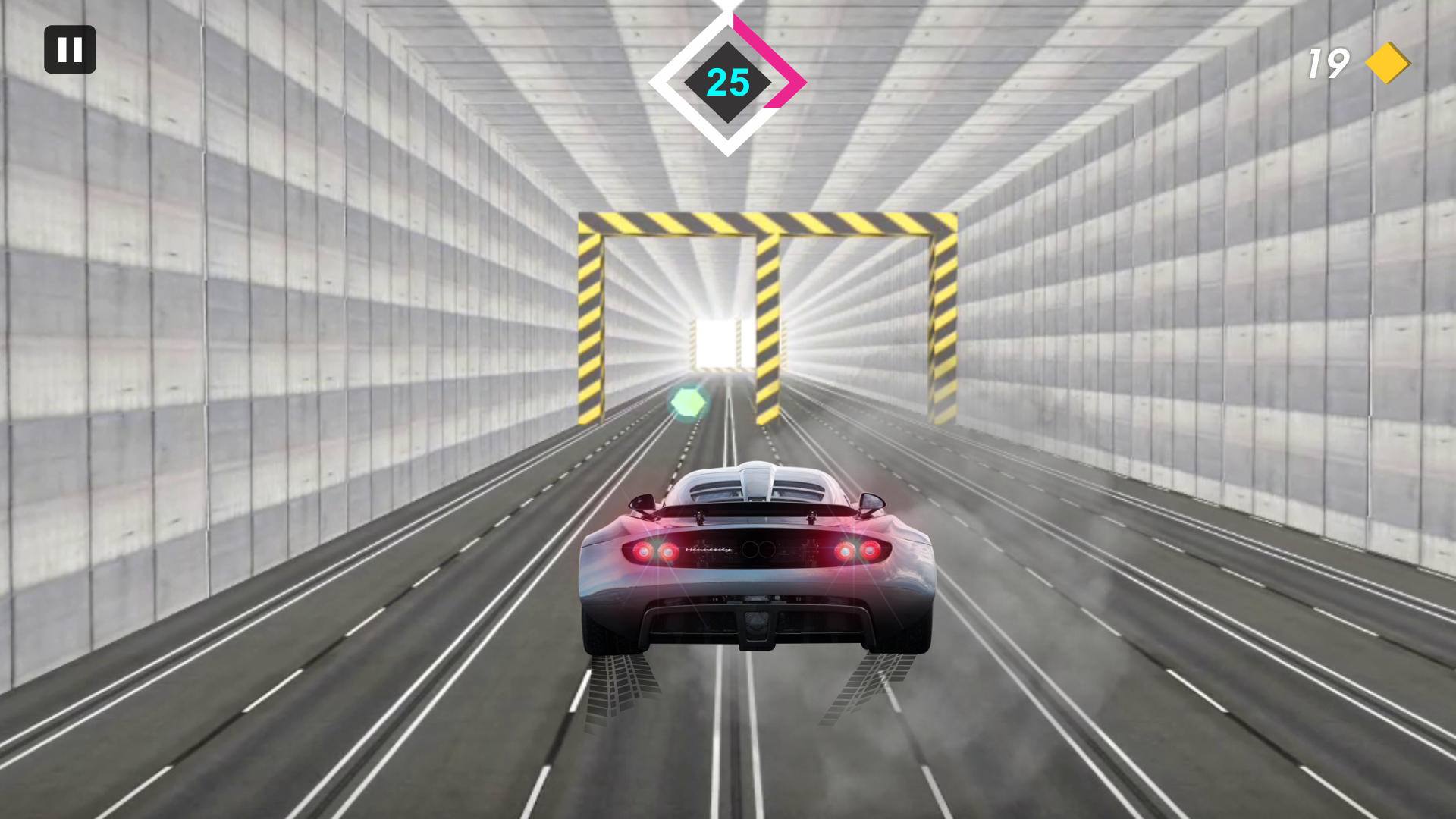1456x819 pixels.
Task: Pause the game with the top-left button
Action: pyautogui.click(x=70, y=49)
